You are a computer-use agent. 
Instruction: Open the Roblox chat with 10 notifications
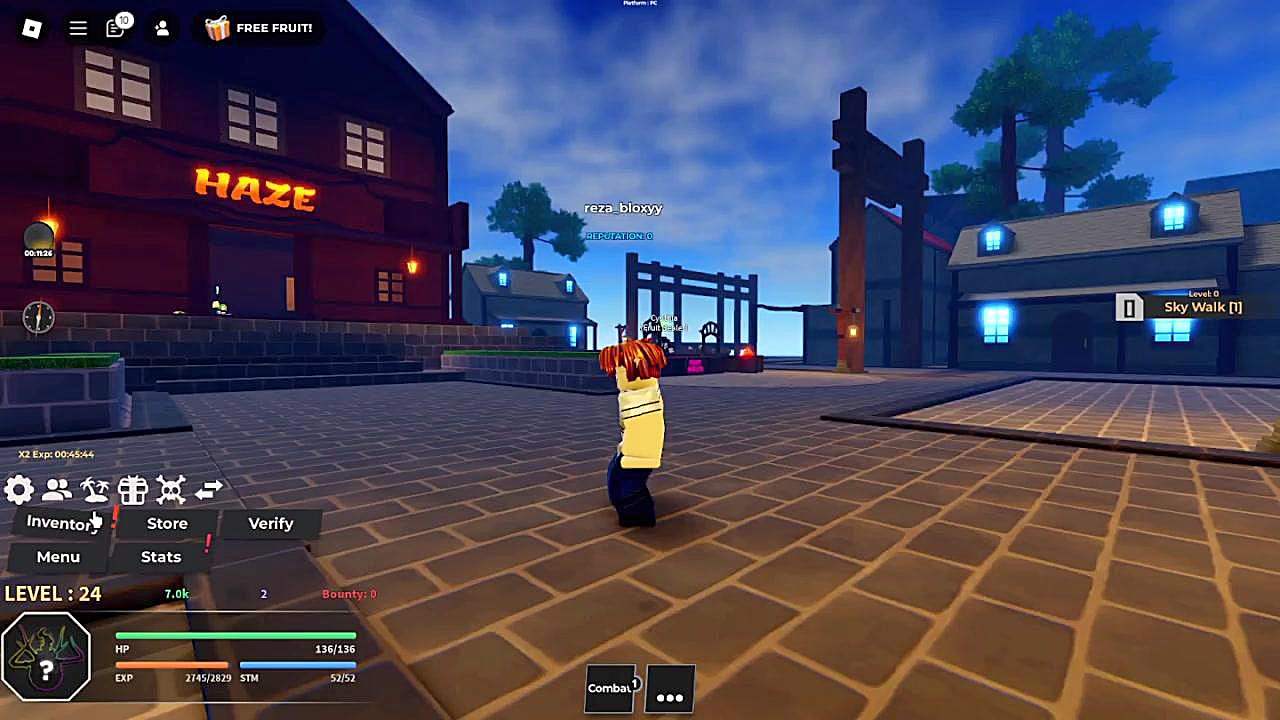(x=116, y=28)
